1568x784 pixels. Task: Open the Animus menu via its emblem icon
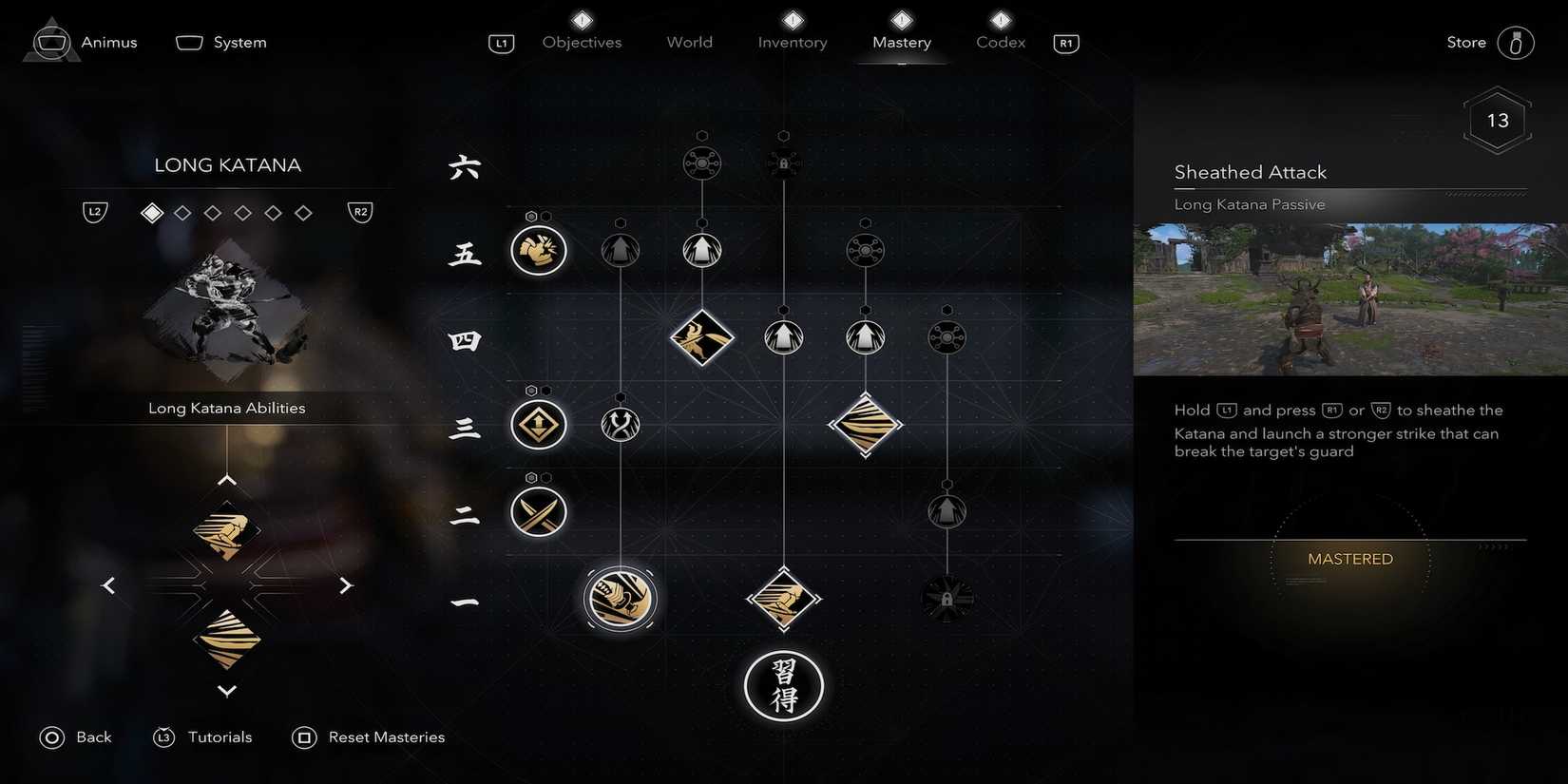pos(51,40)
